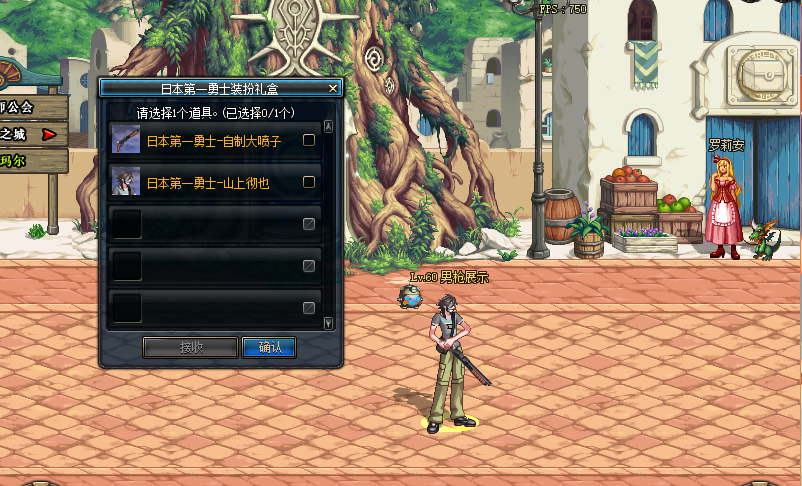
Task: Tick the checkbox for 日本第一勇士-自制大喷子
Action: pyautogui.click(x=309, y=140)
